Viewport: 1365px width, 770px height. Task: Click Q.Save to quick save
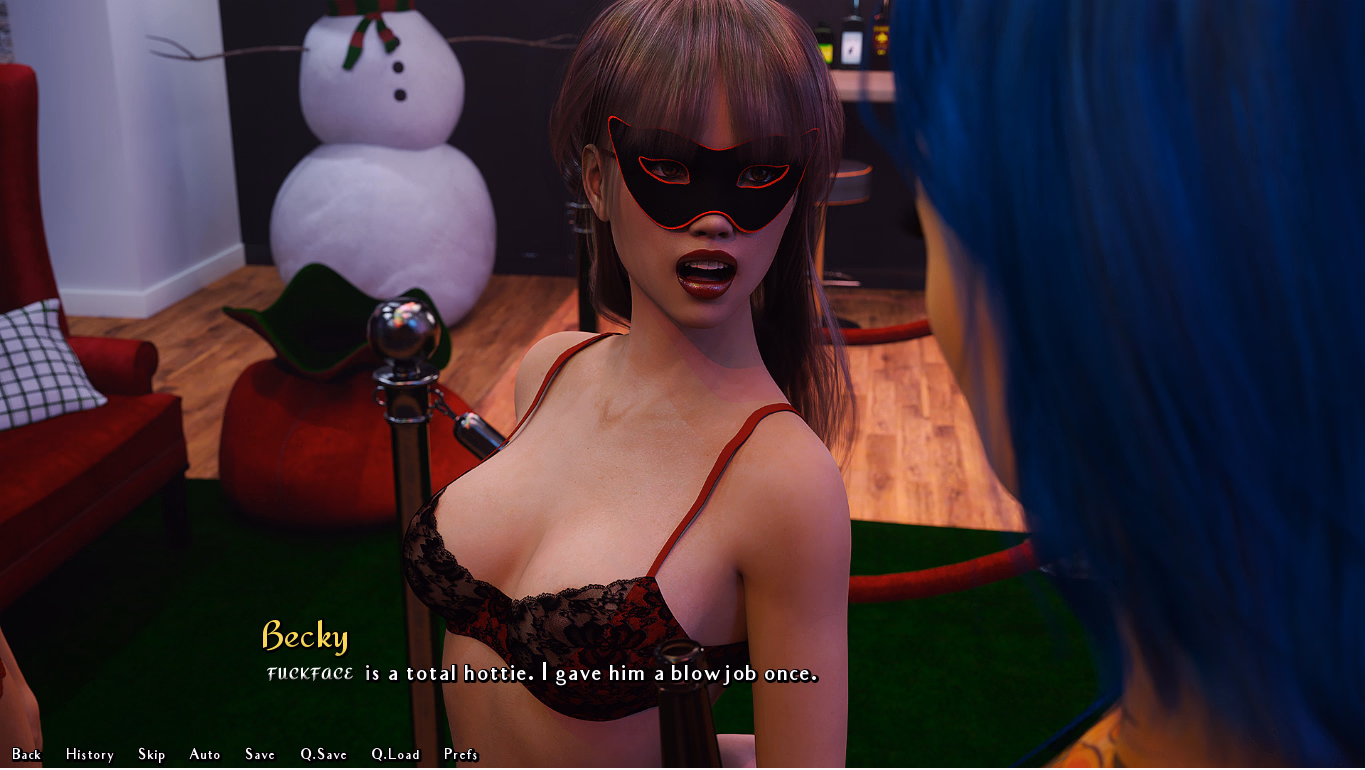(x=324, y=754)
